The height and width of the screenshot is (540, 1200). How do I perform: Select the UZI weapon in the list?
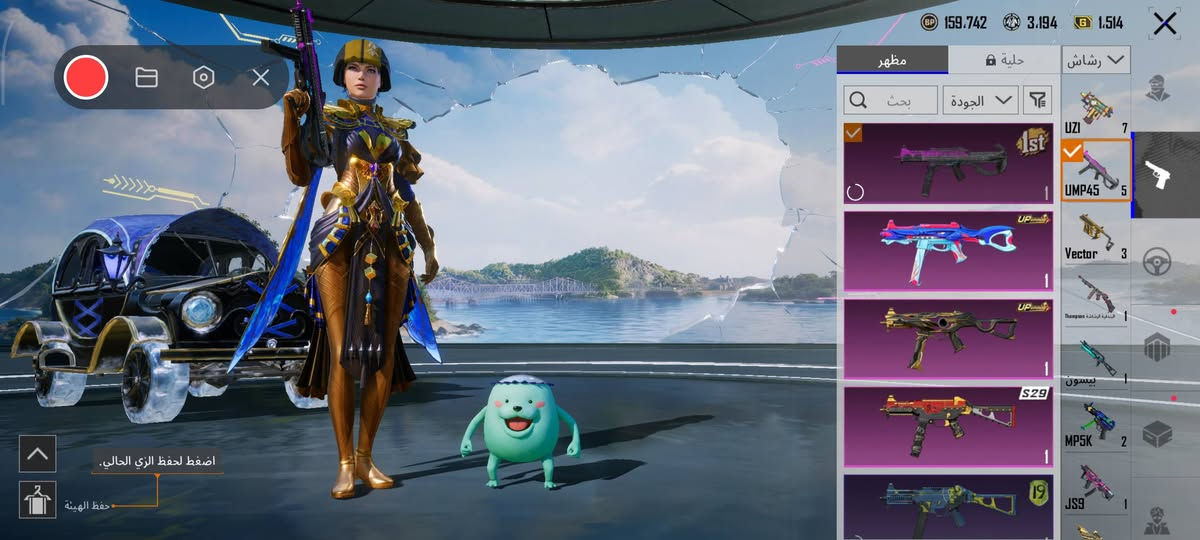(1096, 110)
